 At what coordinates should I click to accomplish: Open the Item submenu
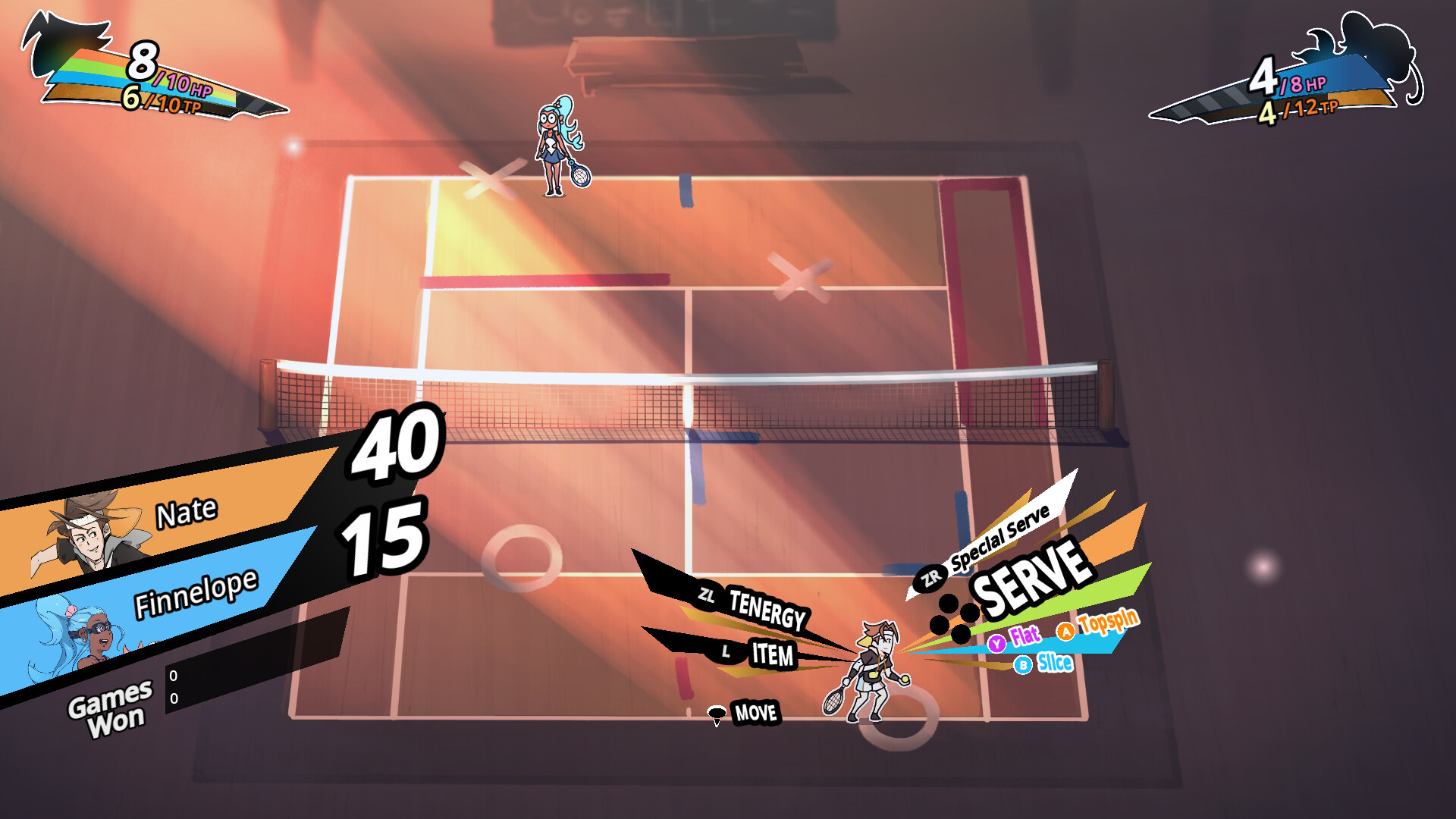coord(771,654)
